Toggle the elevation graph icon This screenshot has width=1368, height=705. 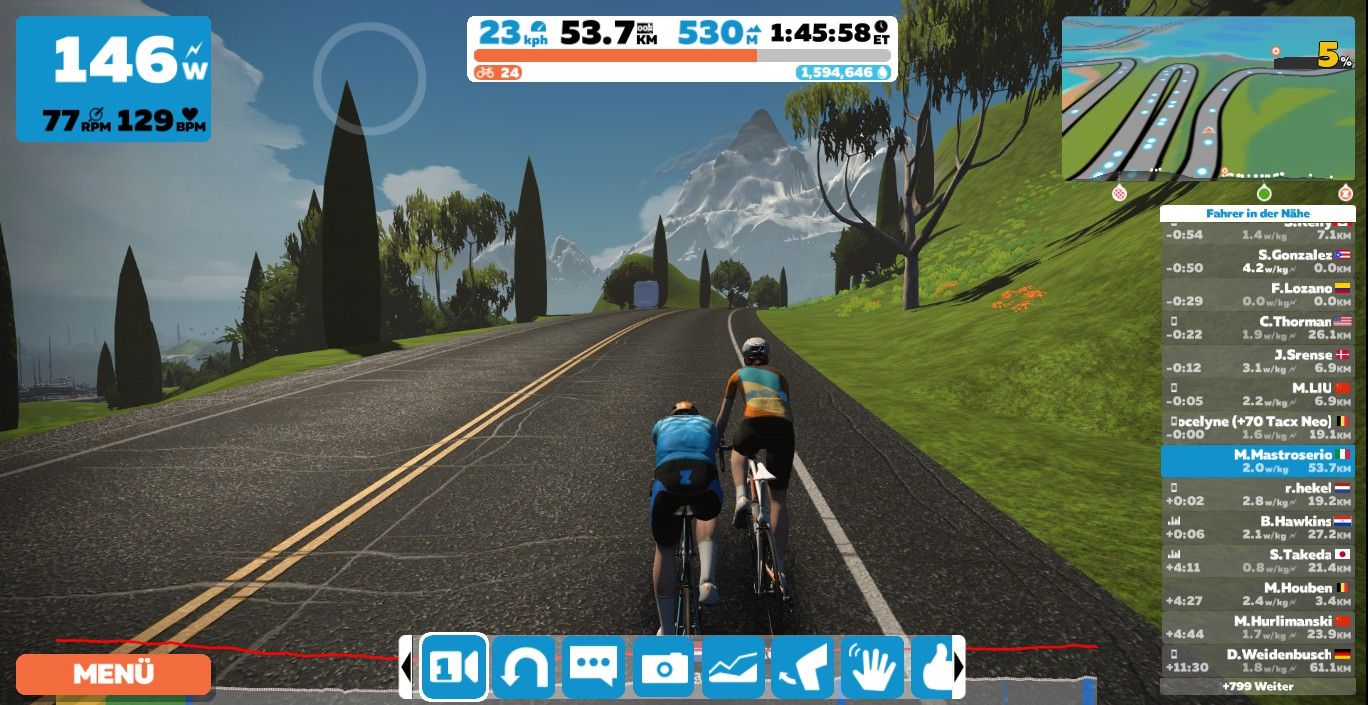pos(733,667)
